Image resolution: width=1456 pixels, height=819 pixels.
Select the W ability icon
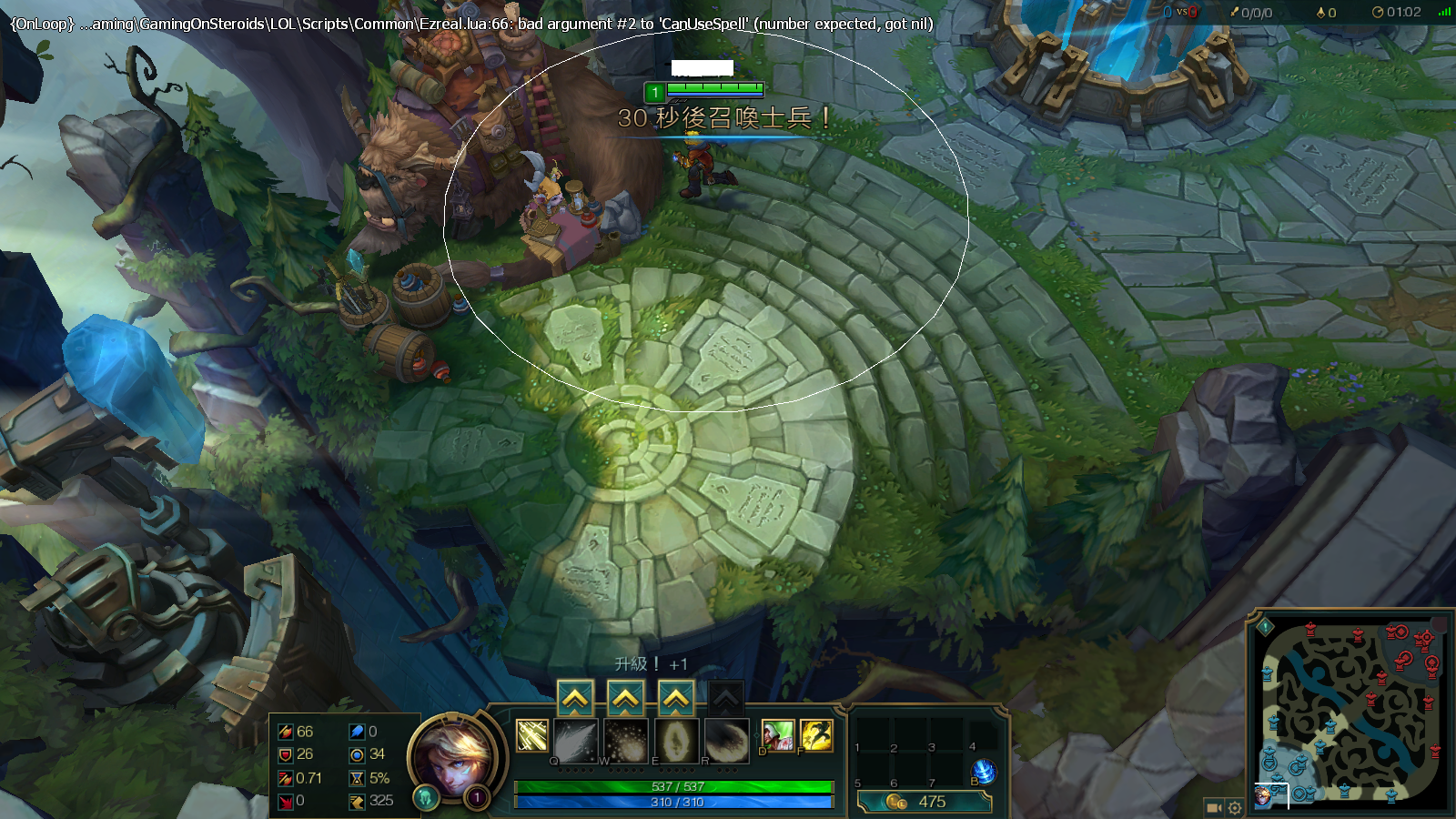point(625,741)
